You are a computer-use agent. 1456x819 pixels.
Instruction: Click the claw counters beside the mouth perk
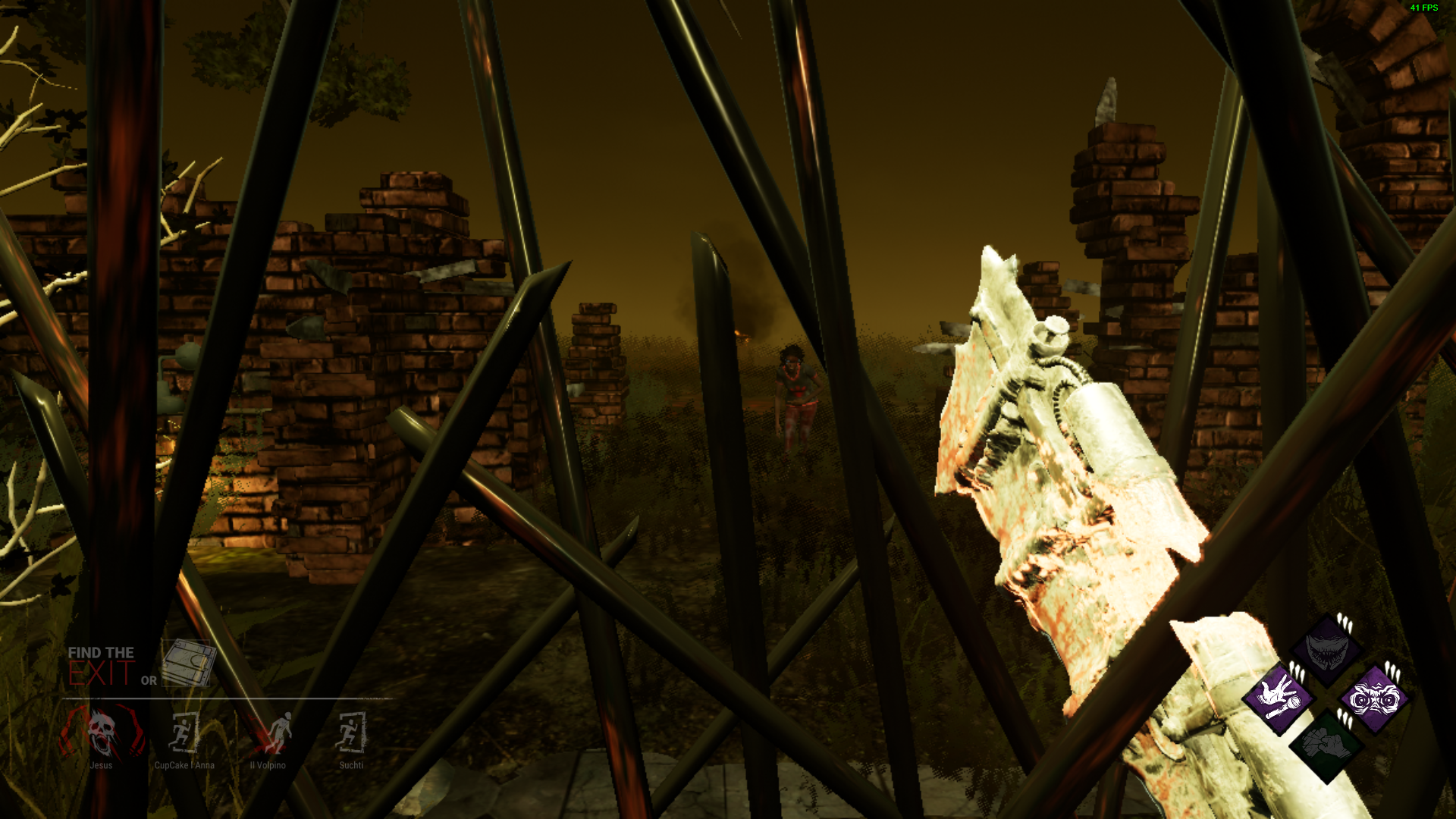pyautogui.click(x=1345, y=622)
